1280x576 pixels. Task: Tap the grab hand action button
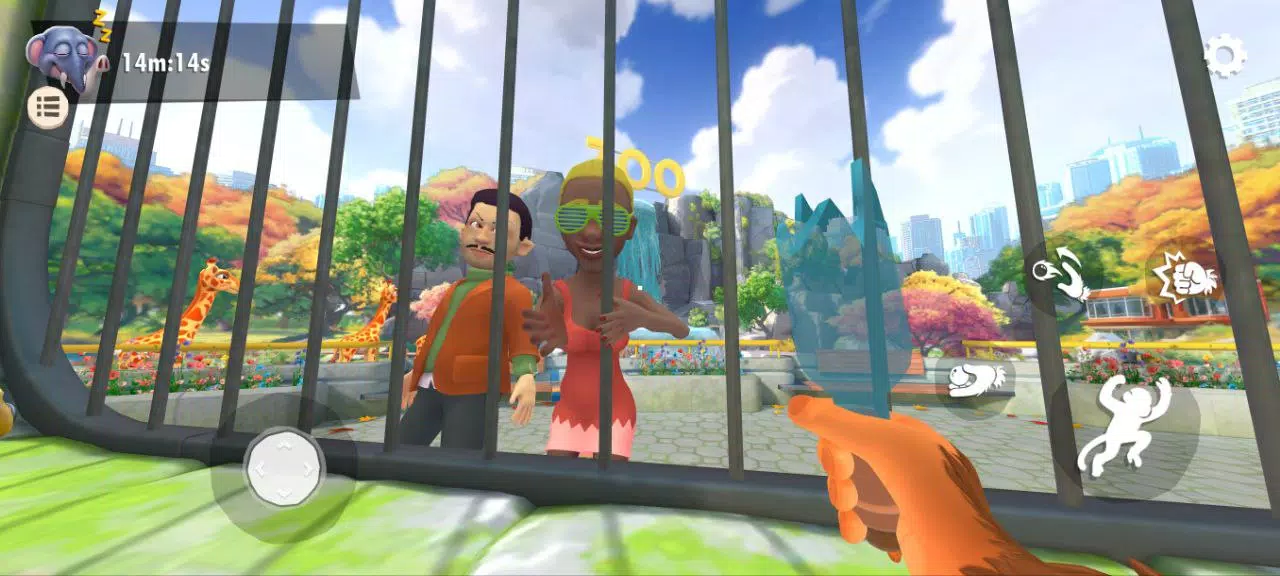pos(976,380)
